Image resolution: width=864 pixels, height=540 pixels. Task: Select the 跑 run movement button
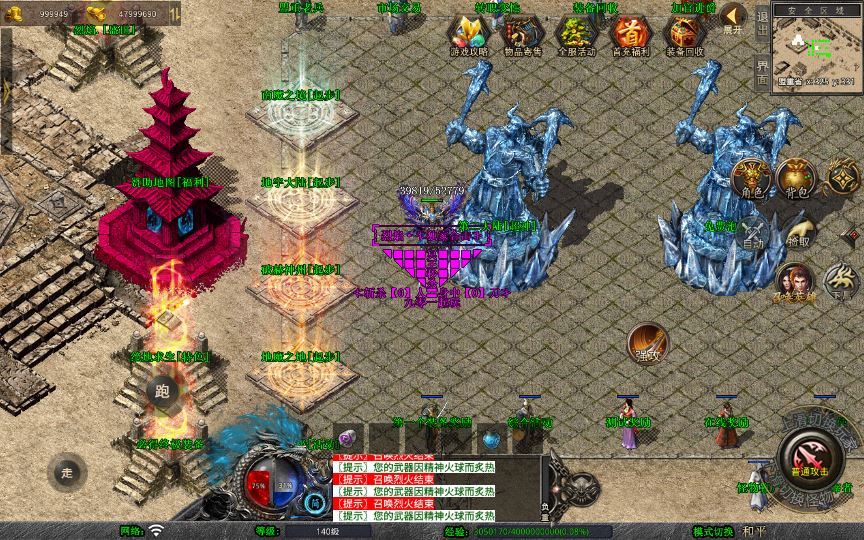[163, 391]
